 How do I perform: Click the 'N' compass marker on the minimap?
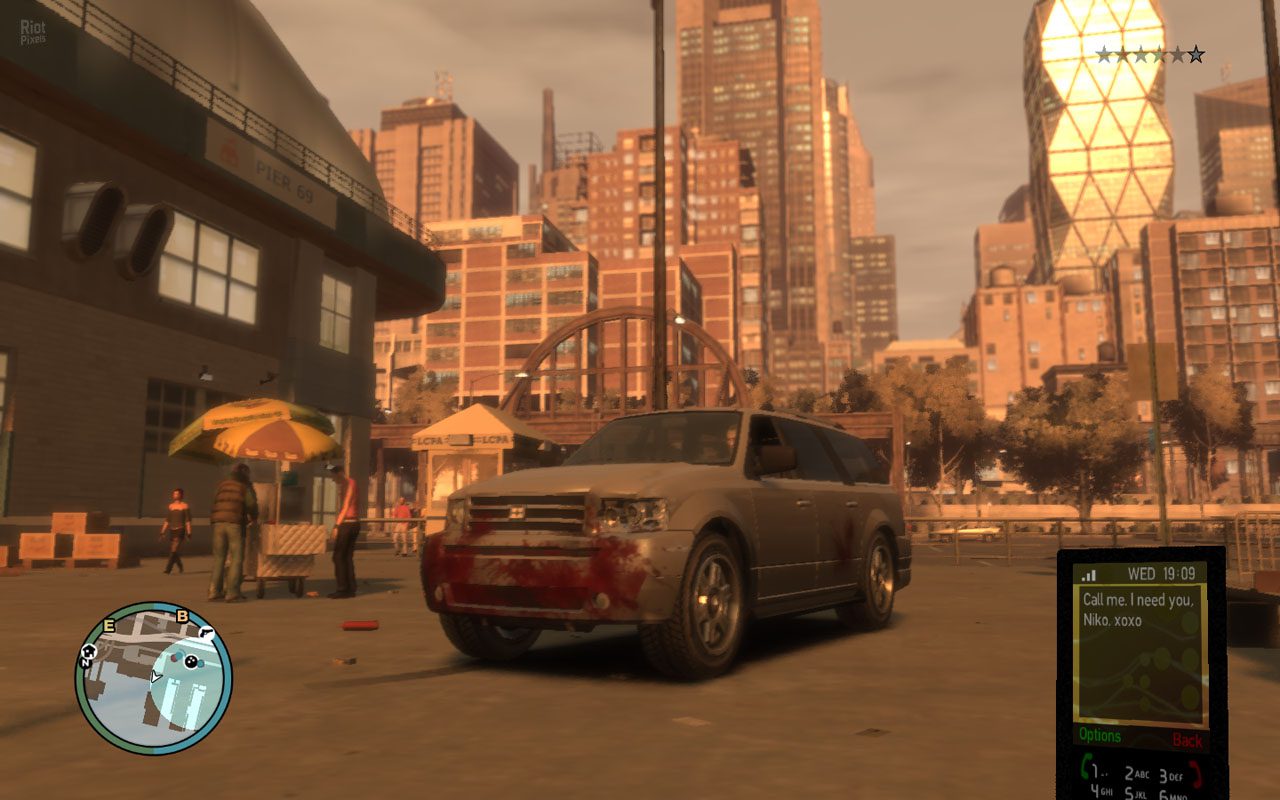click(x=85, y=663)
